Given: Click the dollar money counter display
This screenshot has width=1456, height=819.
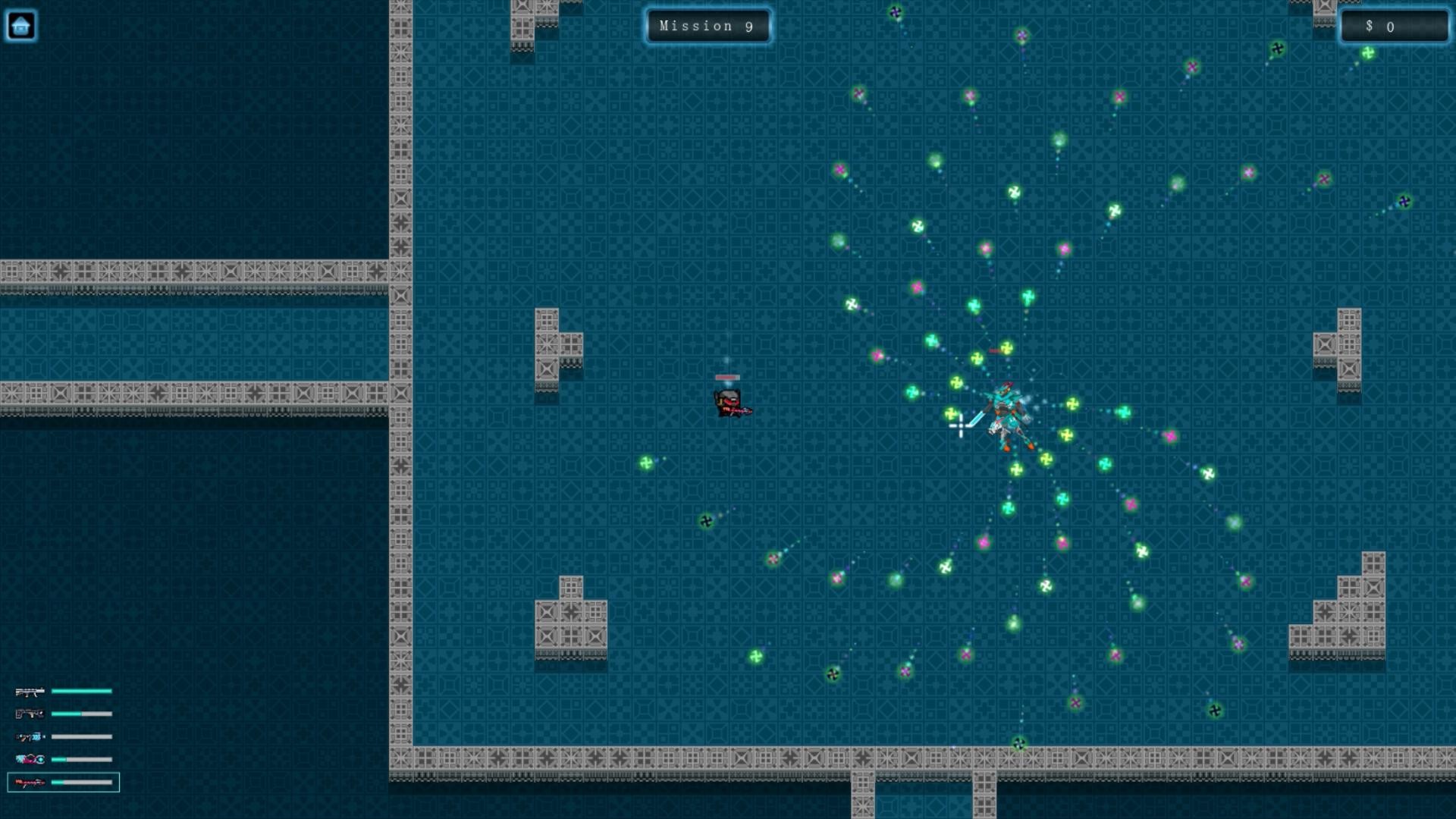Looking at the screenshot, I should 1392,27.
